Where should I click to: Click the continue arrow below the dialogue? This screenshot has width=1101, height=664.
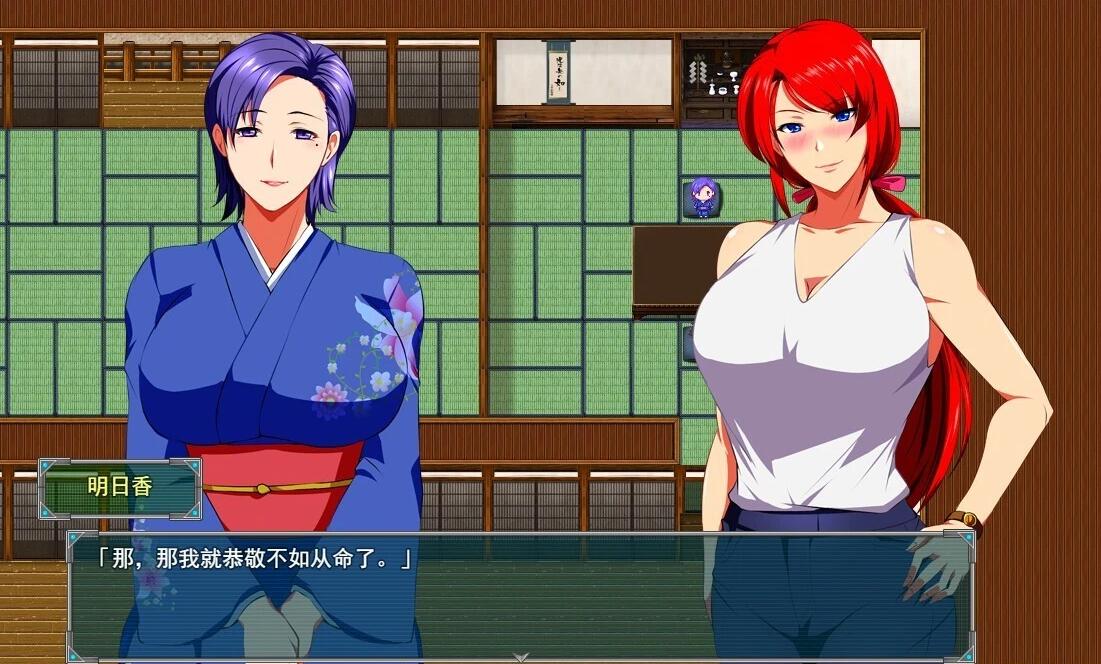520,656
